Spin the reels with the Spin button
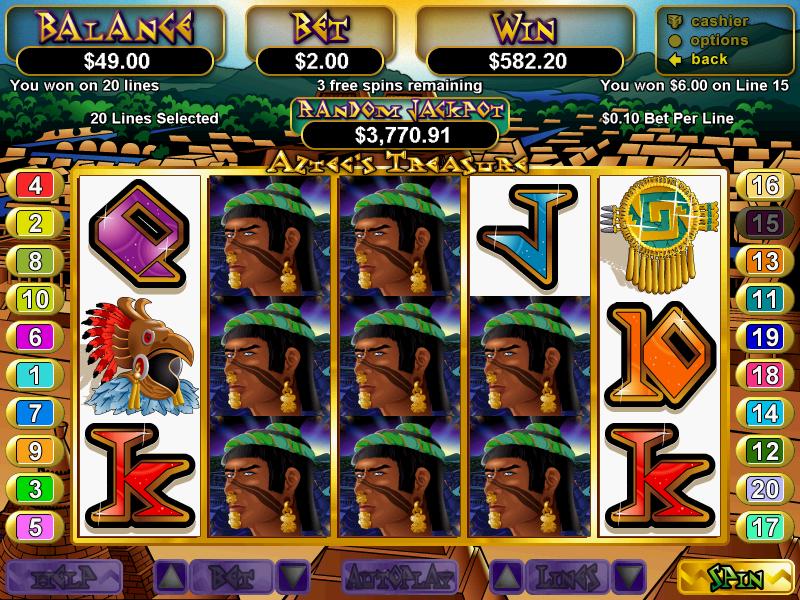This screenshot has width=800, height=600. 736,577
